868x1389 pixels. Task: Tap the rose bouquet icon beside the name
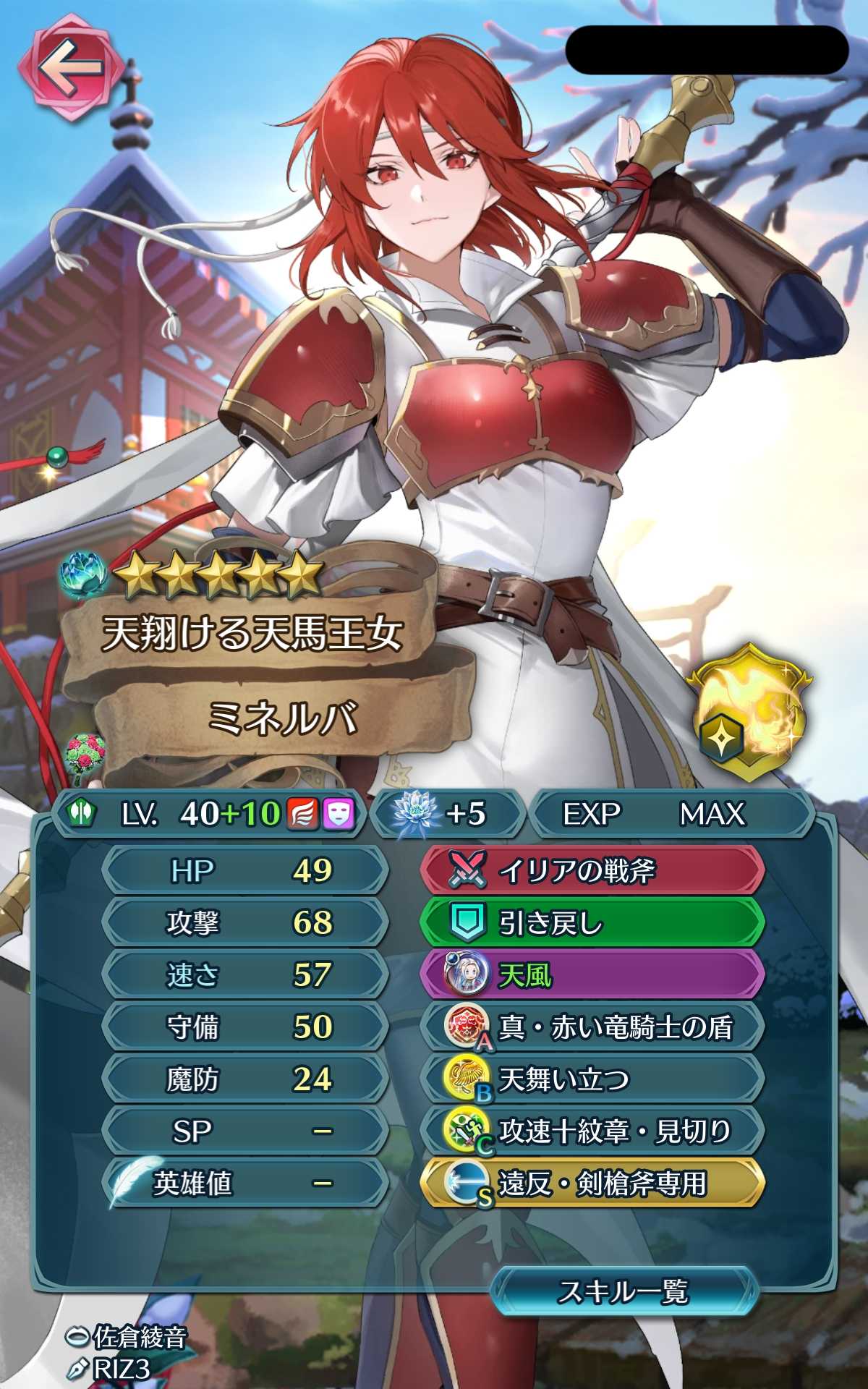85,757
